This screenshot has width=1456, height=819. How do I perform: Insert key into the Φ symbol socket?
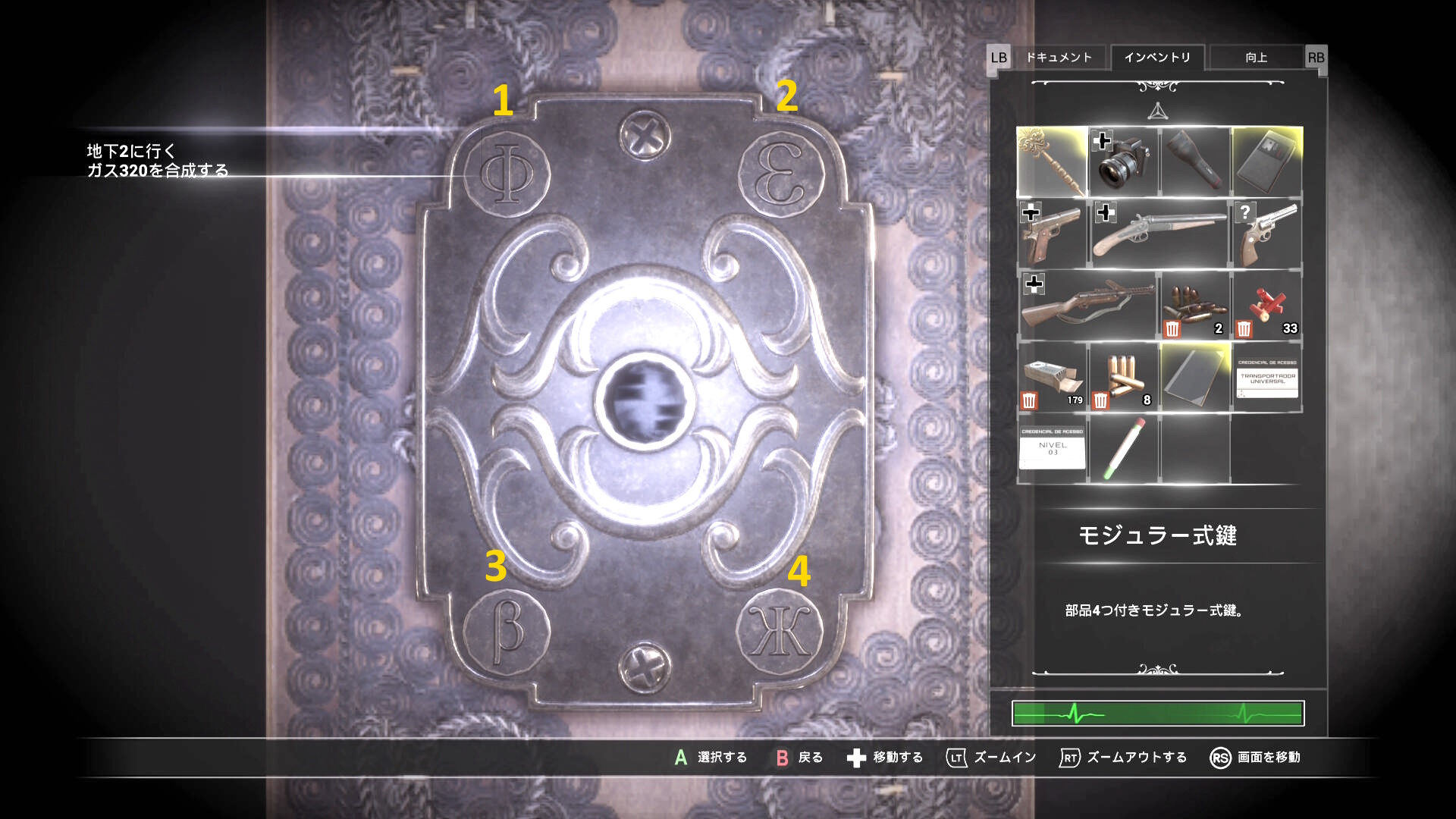507,173
